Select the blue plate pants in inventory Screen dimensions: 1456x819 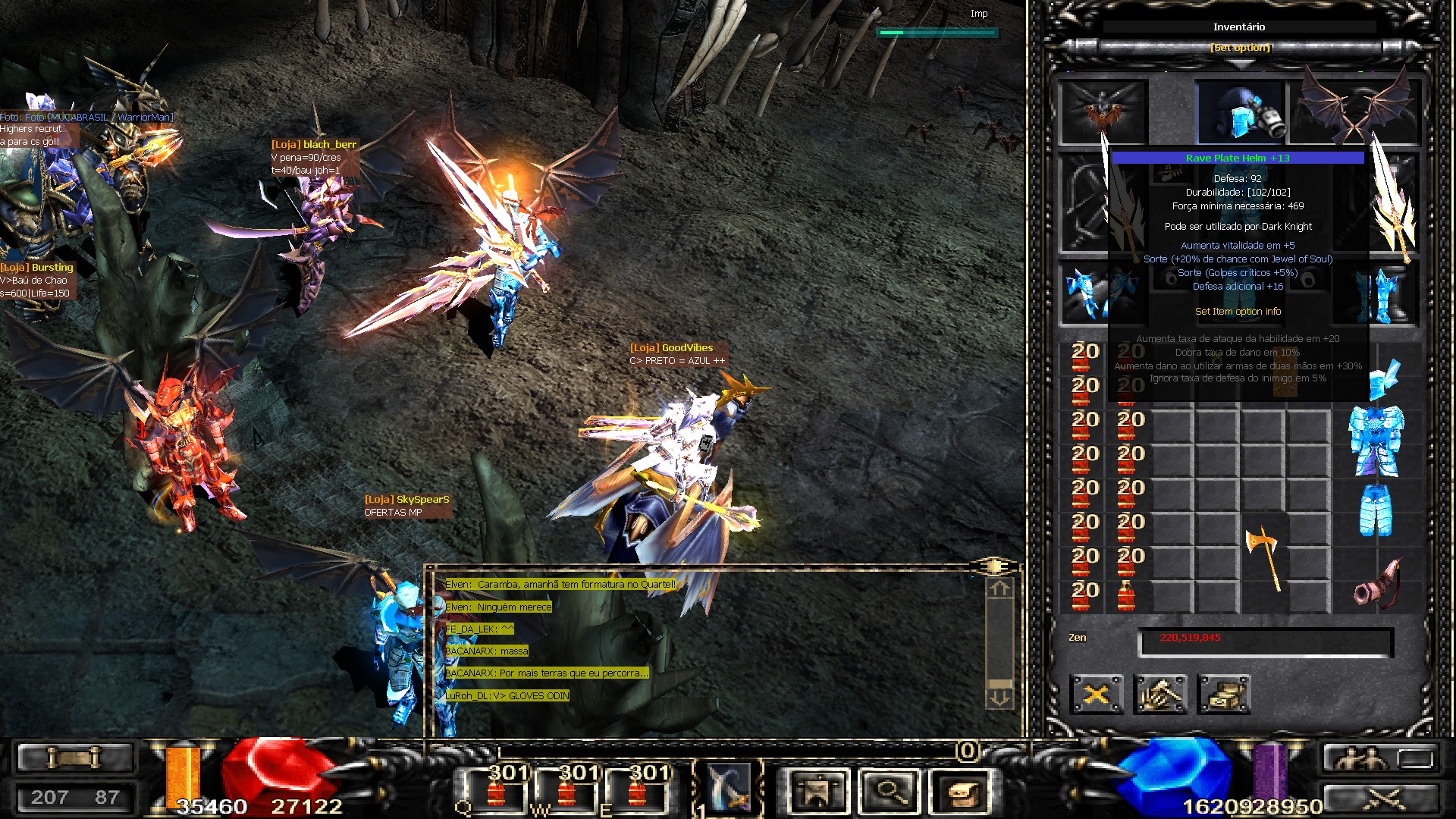(1376, 510)
